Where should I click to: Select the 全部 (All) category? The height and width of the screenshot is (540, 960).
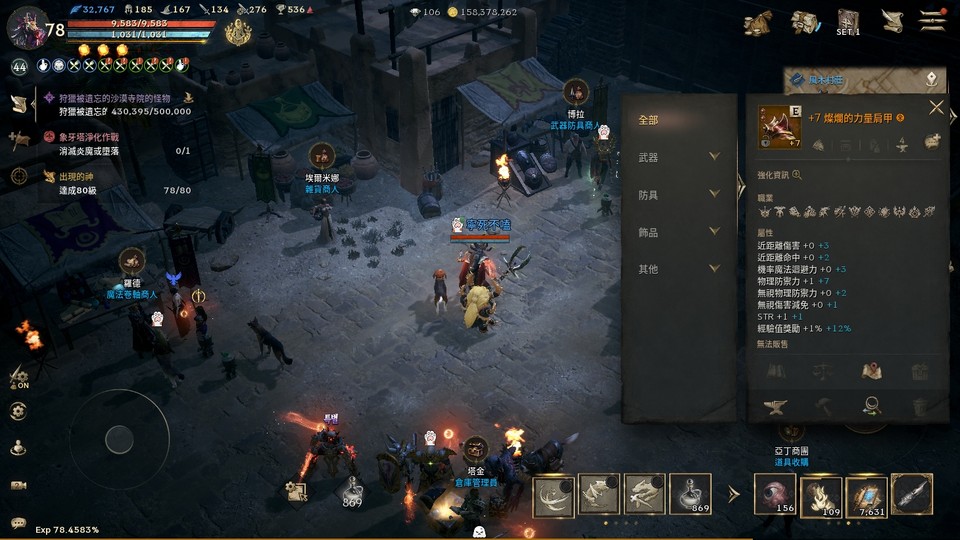[649, 120]
